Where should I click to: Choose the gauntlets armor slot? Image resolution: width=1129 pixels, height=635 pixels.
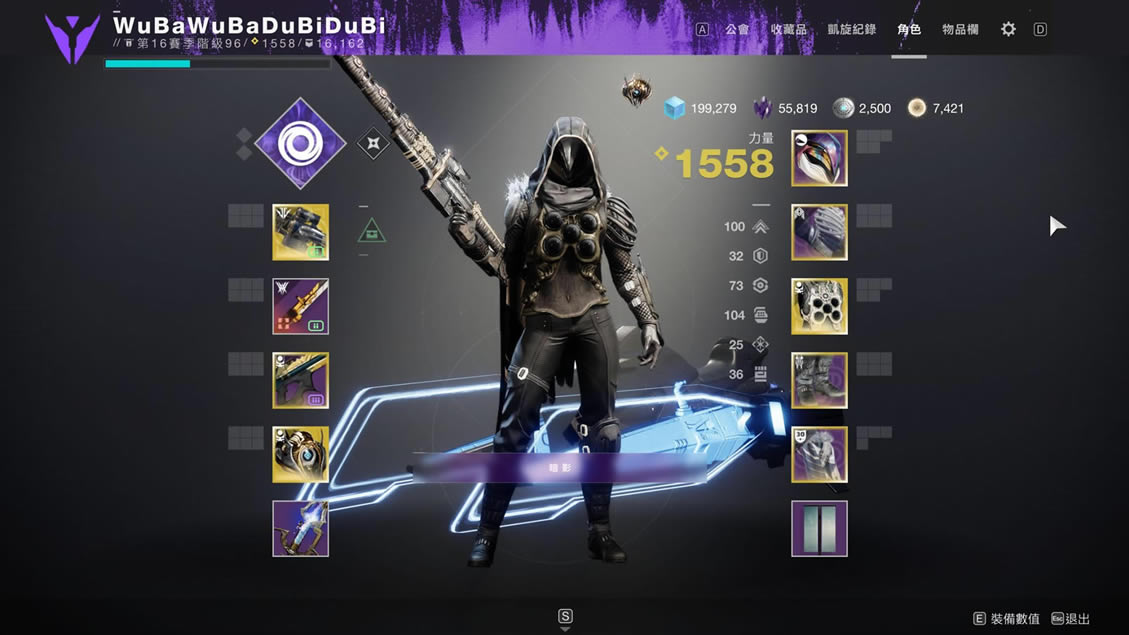pyautogui.click(x=819, y=232)
